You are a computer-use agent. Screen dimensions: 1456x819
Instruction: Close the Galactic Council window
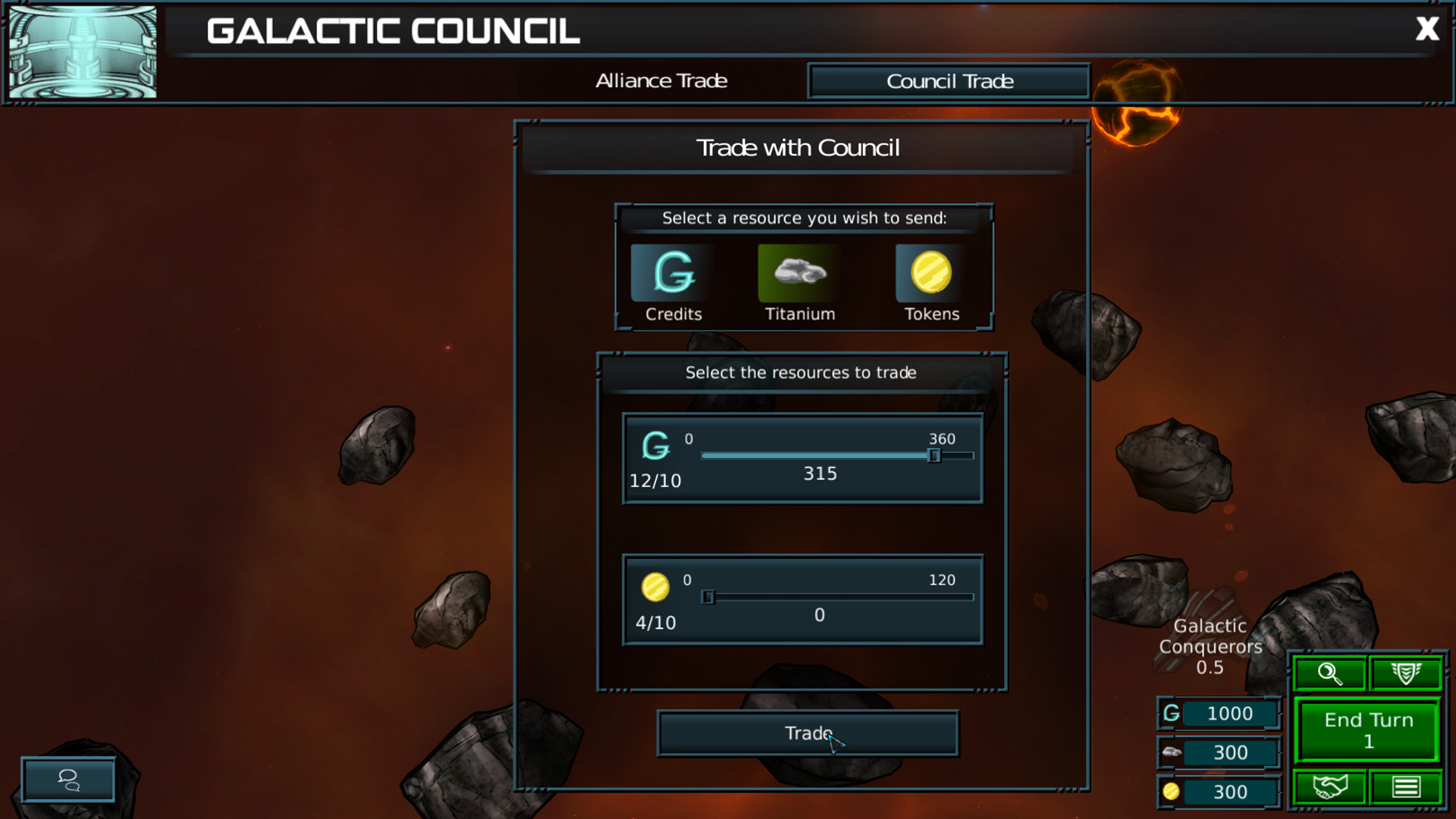(1428, 29)
